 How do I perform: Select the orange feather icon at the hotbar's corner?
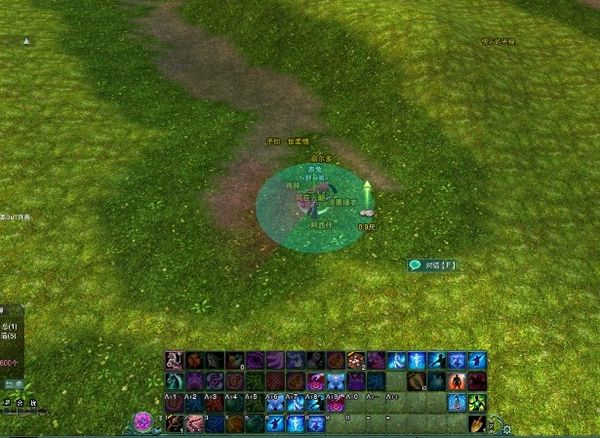(477, 423)
